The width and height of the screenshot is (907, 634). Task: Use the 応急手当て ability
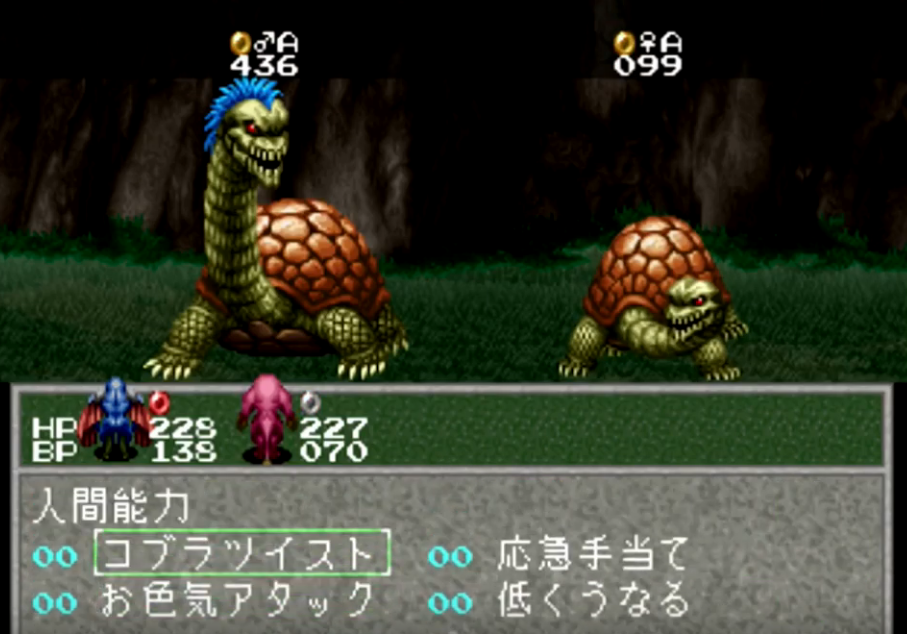coord(592,554)
